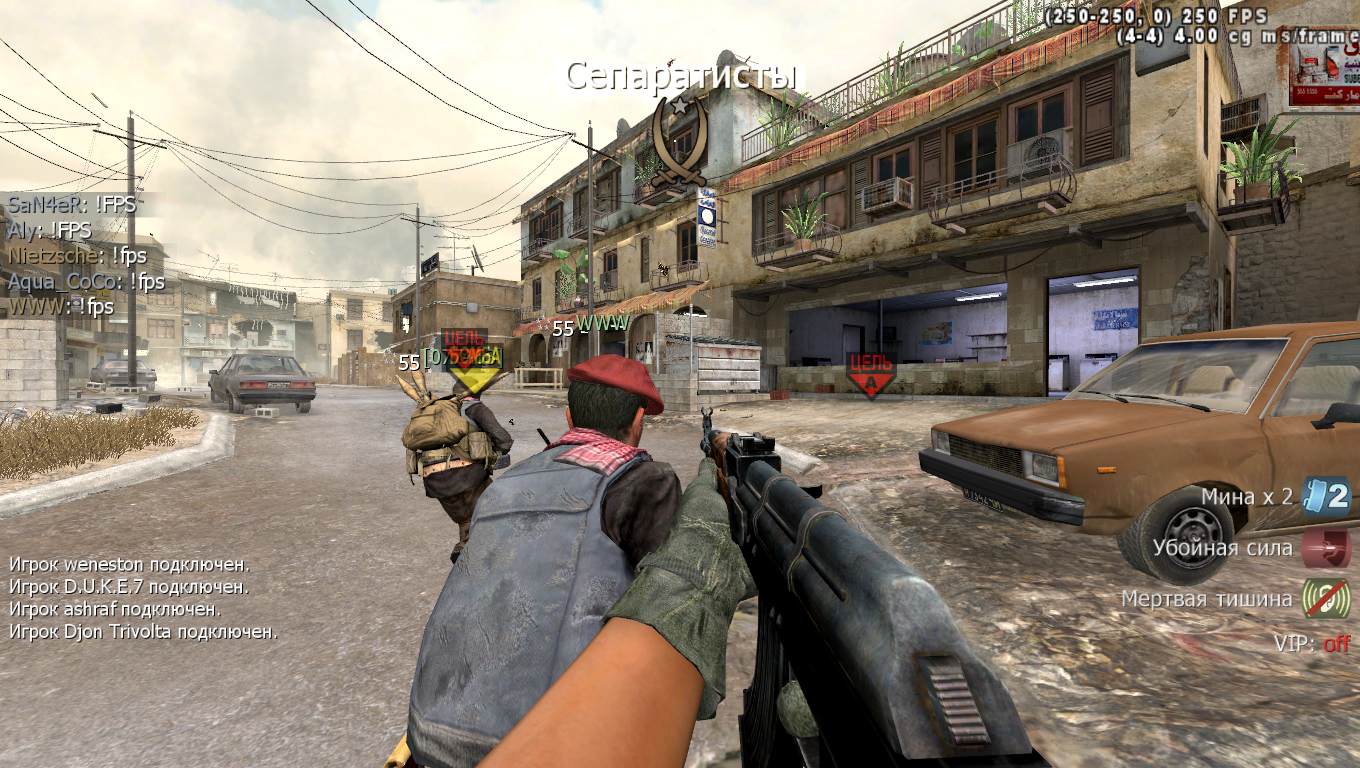This screenshot has height=768, width=1360.
Task: Click the Мертвая тишина perk icon
Action: click(x=1326, y=599)
